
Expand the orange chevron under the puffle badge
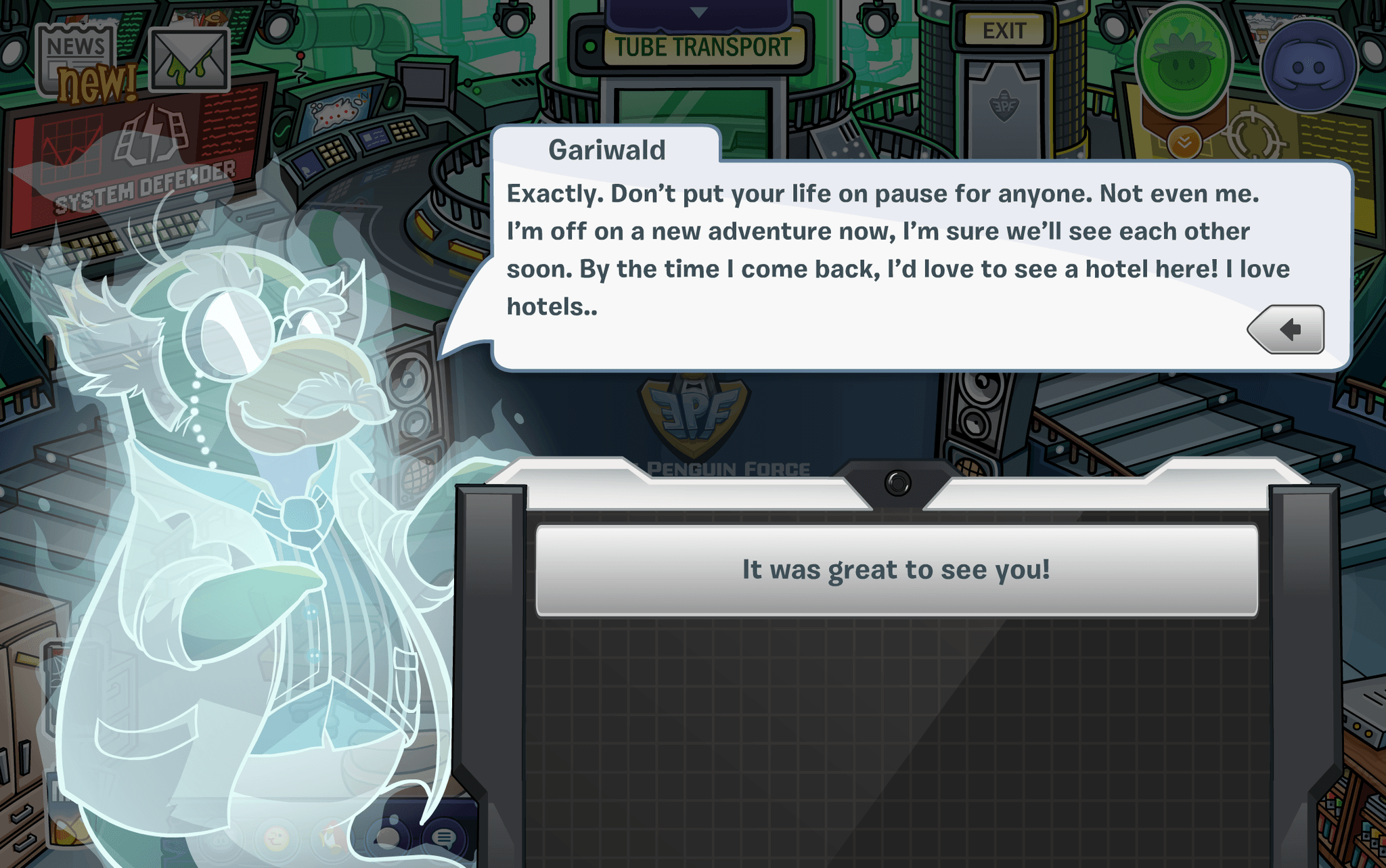coord(1184,141)
